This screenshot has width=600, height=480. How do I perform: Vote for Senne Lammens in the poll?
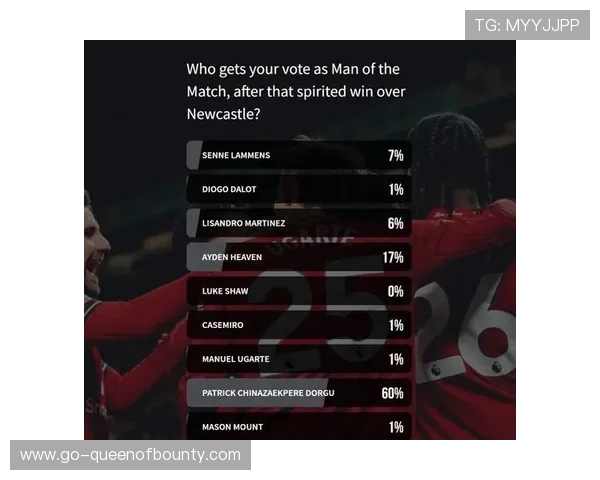[298, 156]
